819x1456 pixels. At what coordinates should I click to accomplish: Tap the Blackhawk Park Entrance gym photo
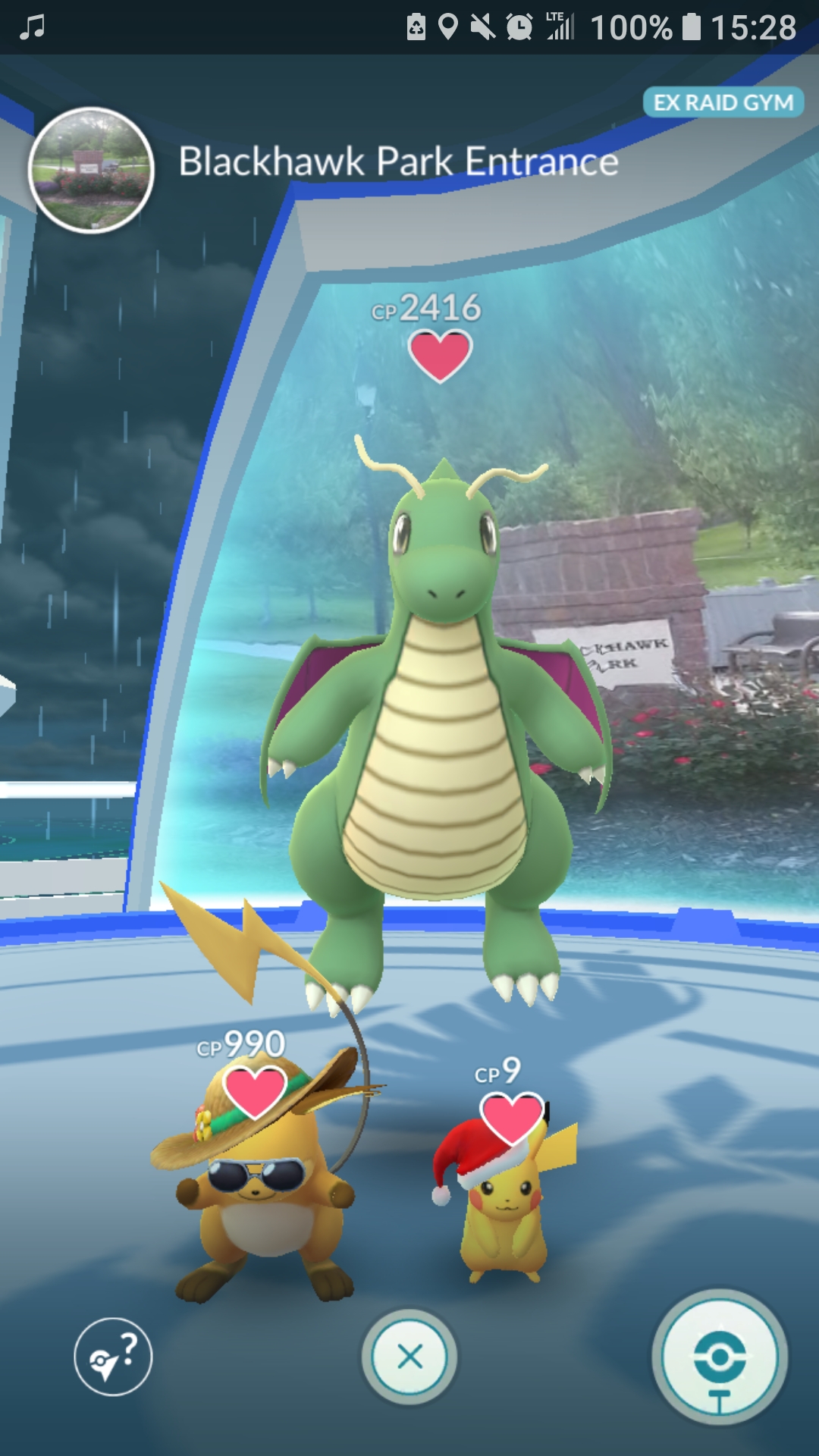coord(91,170)
